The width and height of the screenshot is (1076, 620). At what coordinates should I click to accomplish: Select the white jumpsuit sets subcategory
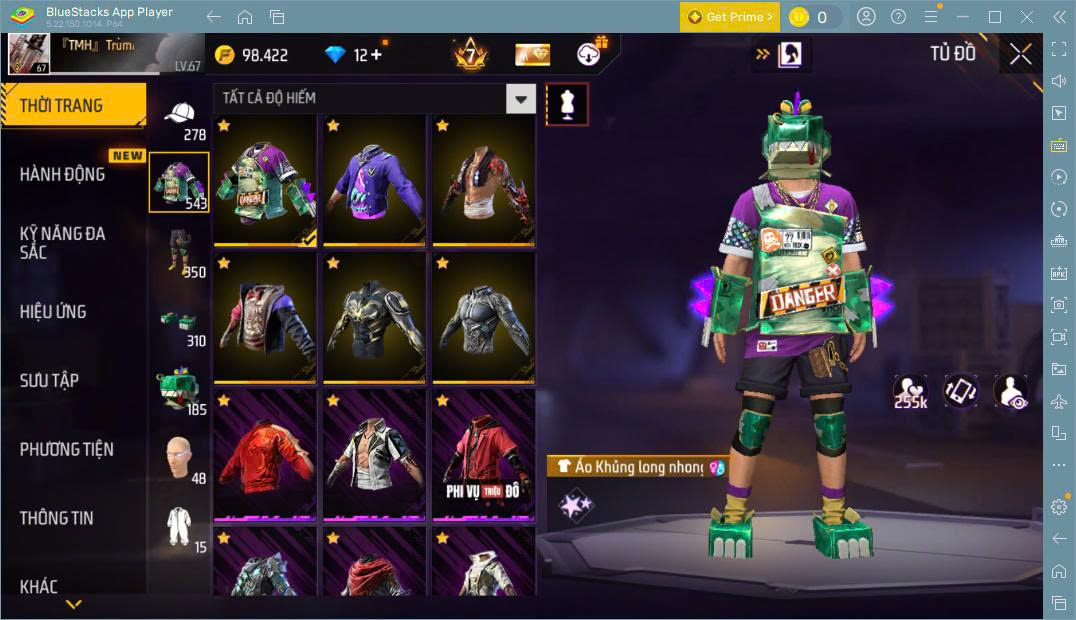[x=179, y=526]
